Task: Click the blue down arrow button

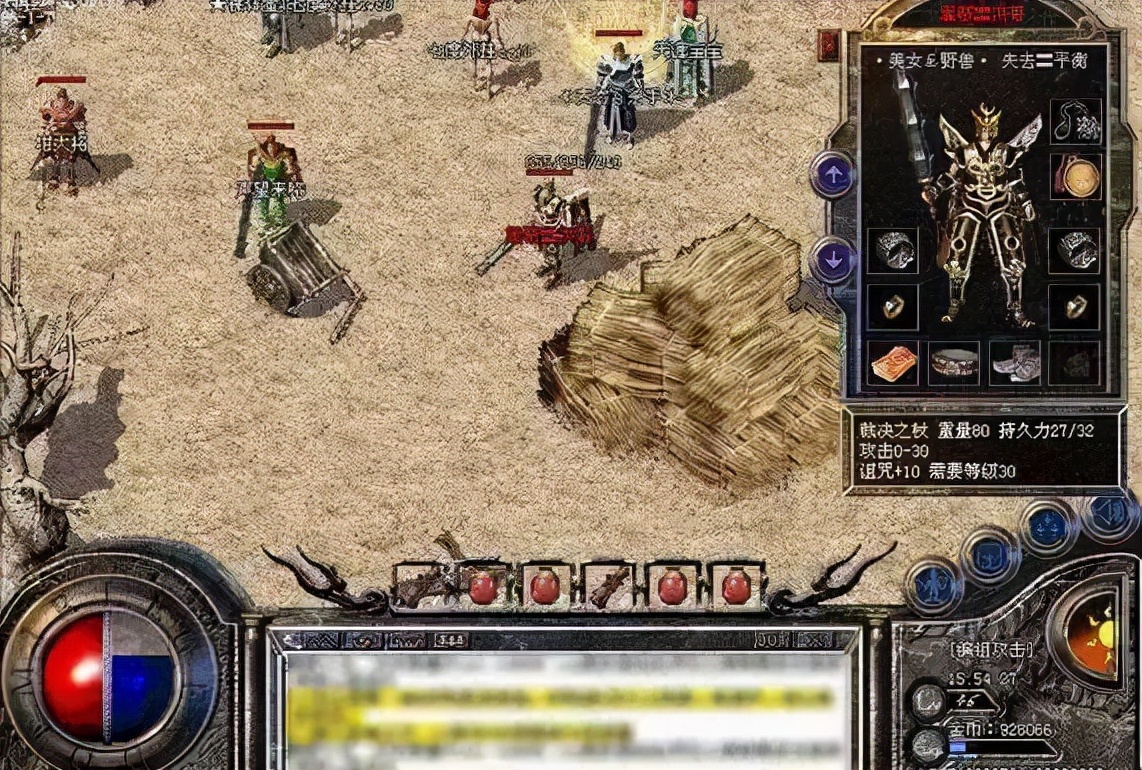Action: pos(832,260)
